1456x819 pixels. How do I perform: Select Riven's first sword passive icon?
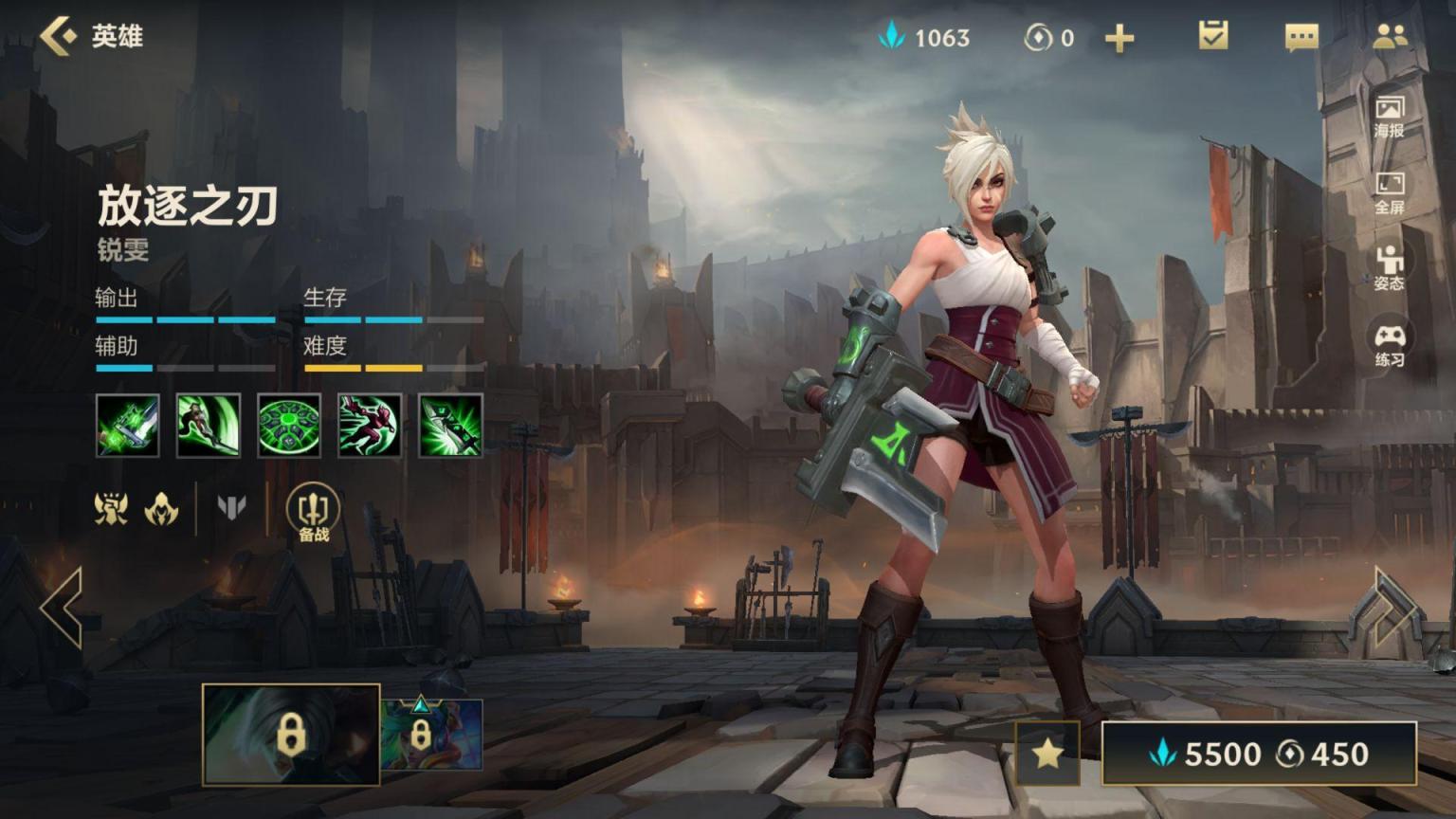(128, 426)
